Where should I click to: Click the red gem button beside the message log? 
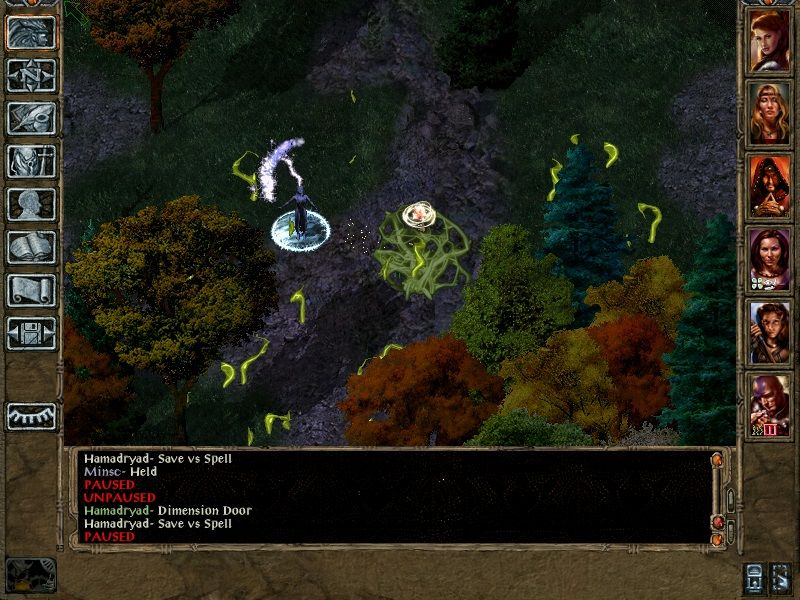[x=716, y=522]
